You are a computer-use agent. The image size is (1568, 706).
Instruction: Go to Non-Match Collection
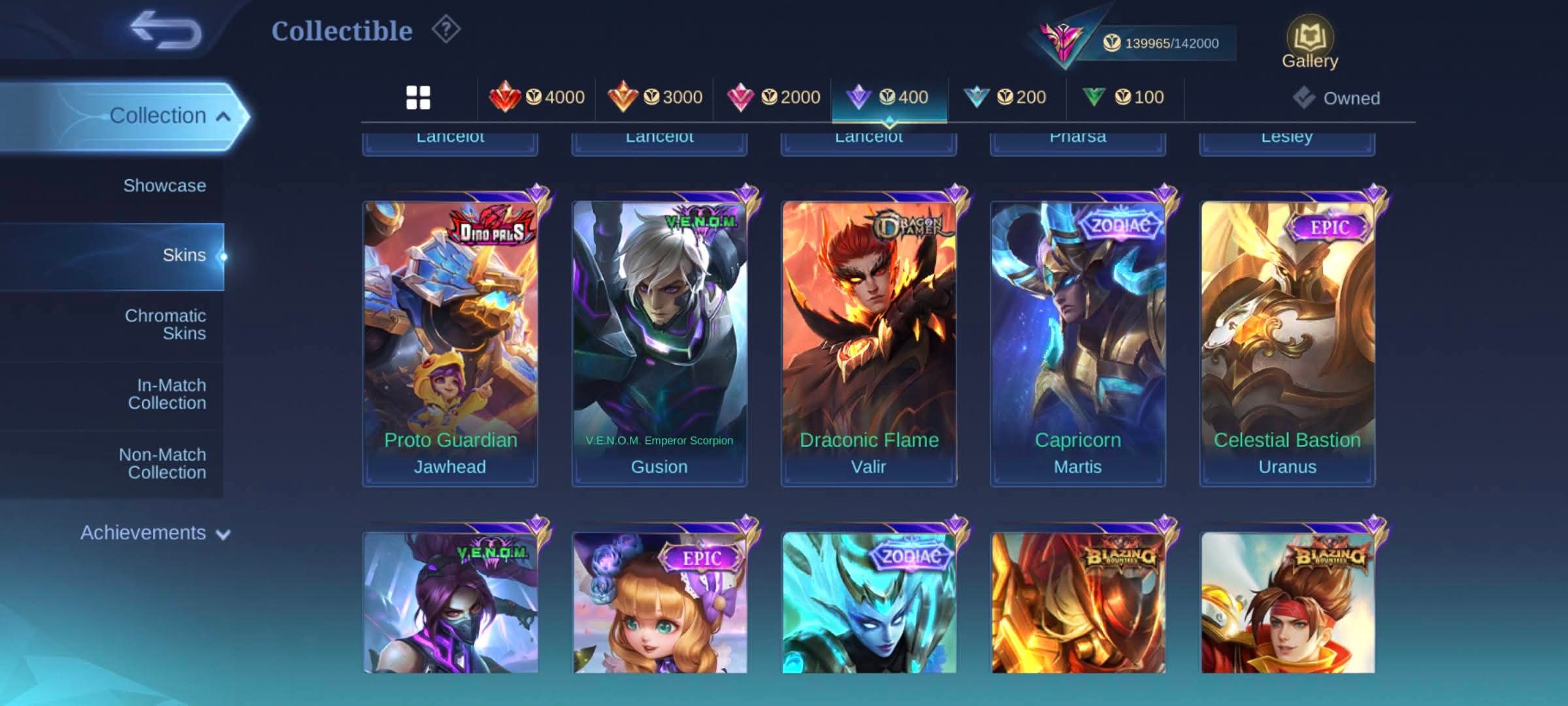click(x=163, y=463)
